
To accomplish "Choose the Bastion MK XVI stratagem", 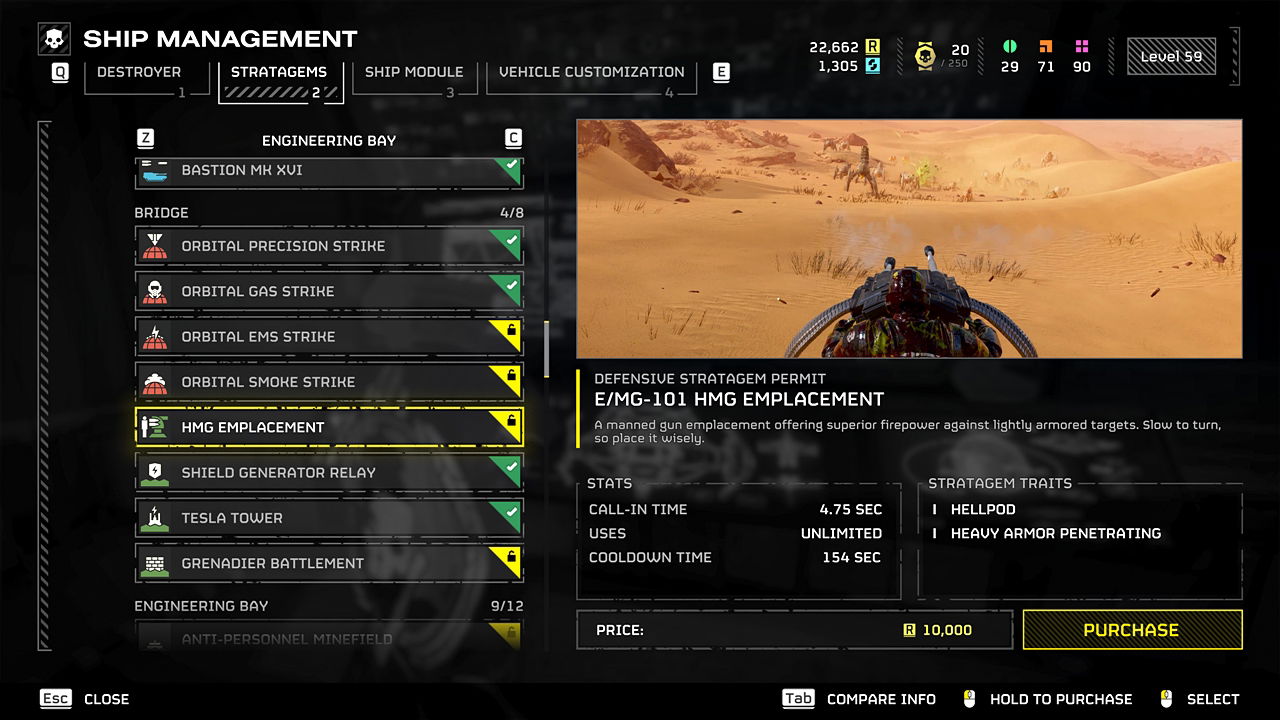I will coord(328,171).
